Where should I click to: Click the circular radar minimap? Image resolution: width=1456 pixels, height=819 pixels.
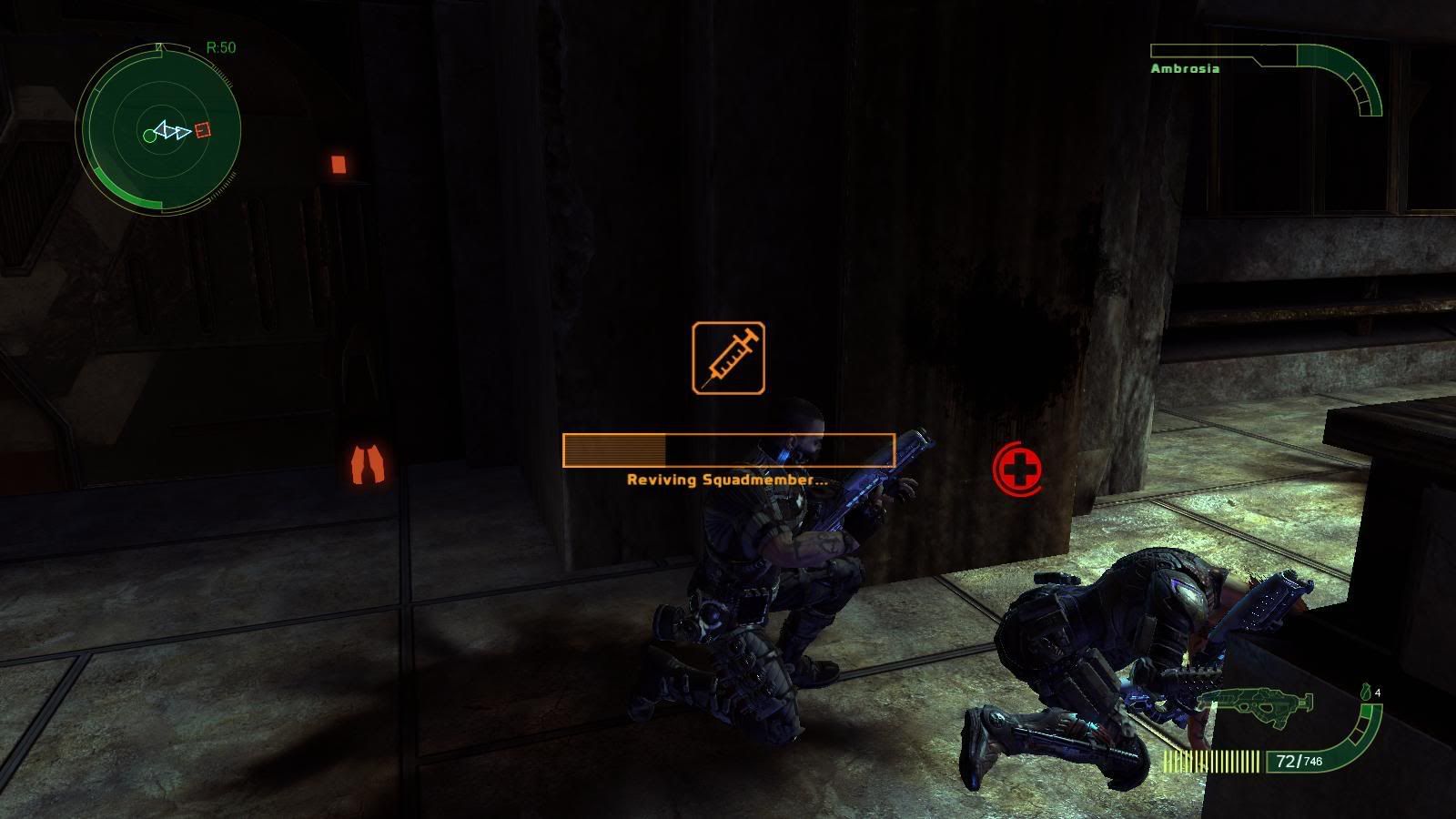click(158, 127)
